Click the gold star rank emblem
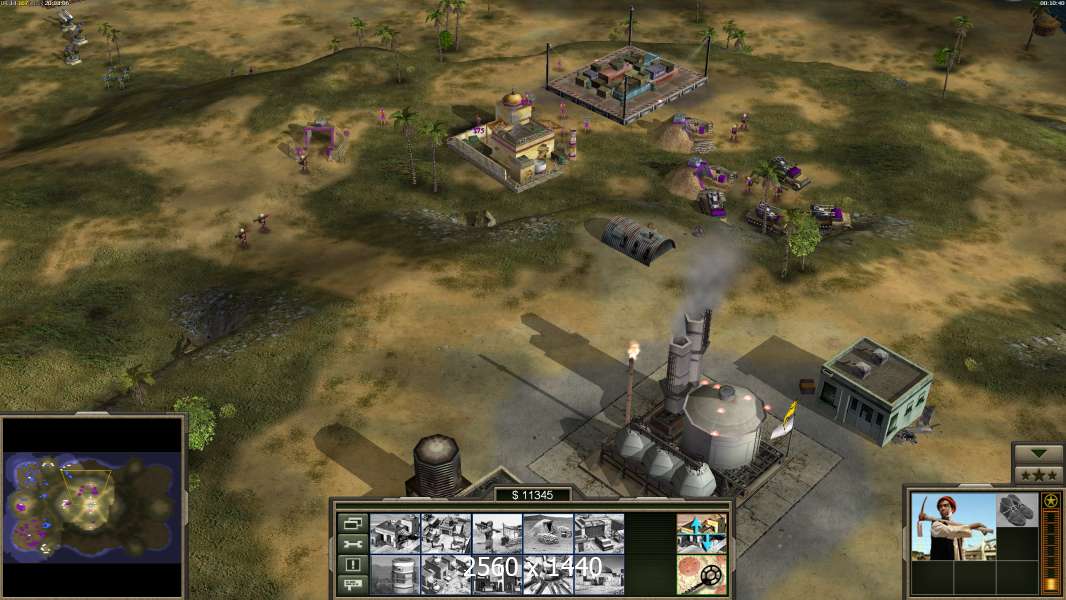Viewport: 1066px width, 600px height. 1051,500
